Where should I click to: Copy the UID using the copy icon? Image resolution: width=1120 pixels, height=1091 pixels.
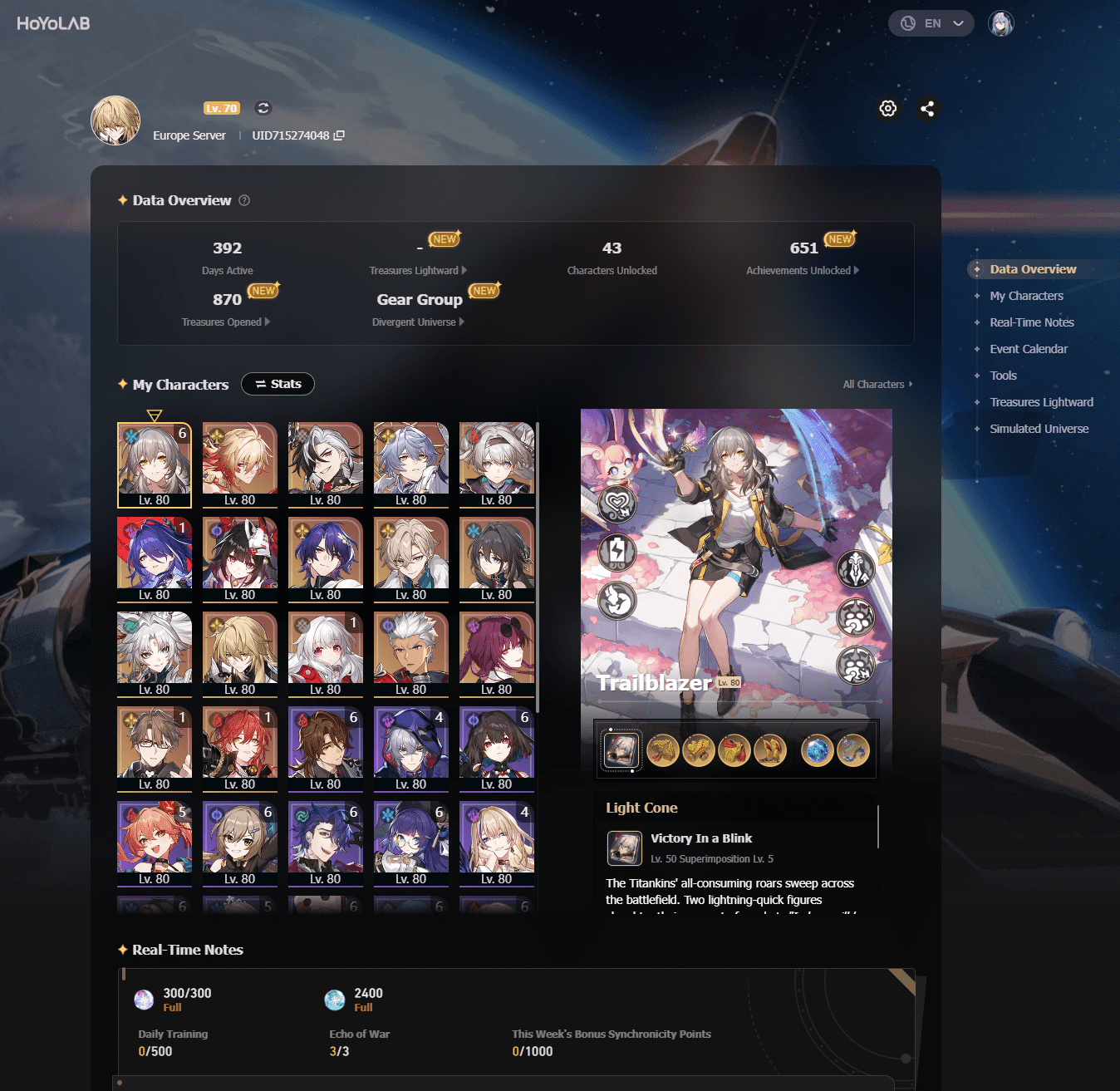(x=339, y=135)
